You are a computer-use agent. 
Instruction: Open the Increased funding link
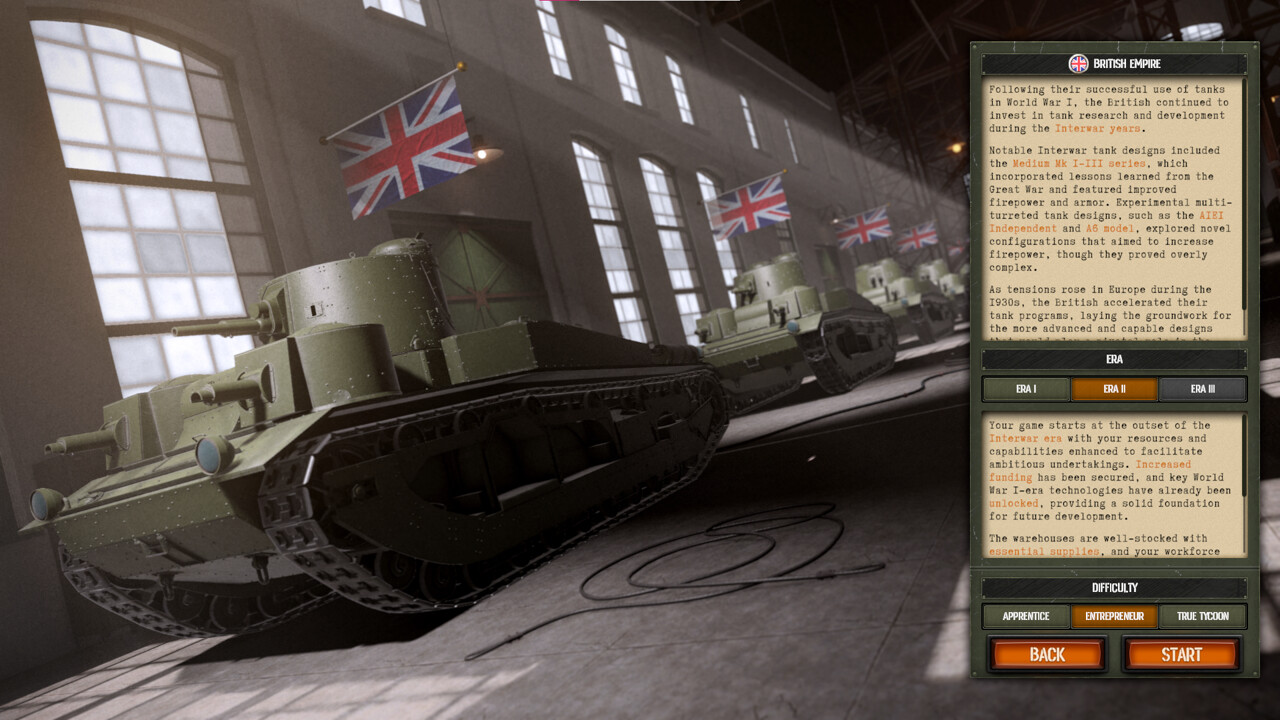point(1012,477)
